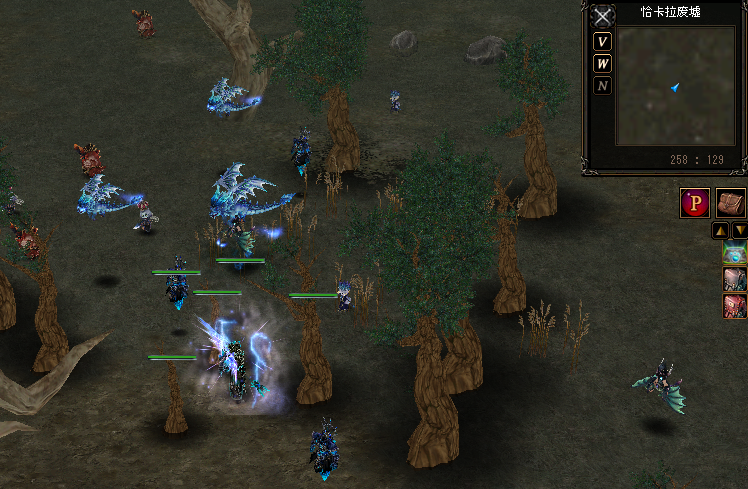Select the green glowing blue-gem icon
The height and width of the screenshot is (489, 748).
click(x=735, y=253)
